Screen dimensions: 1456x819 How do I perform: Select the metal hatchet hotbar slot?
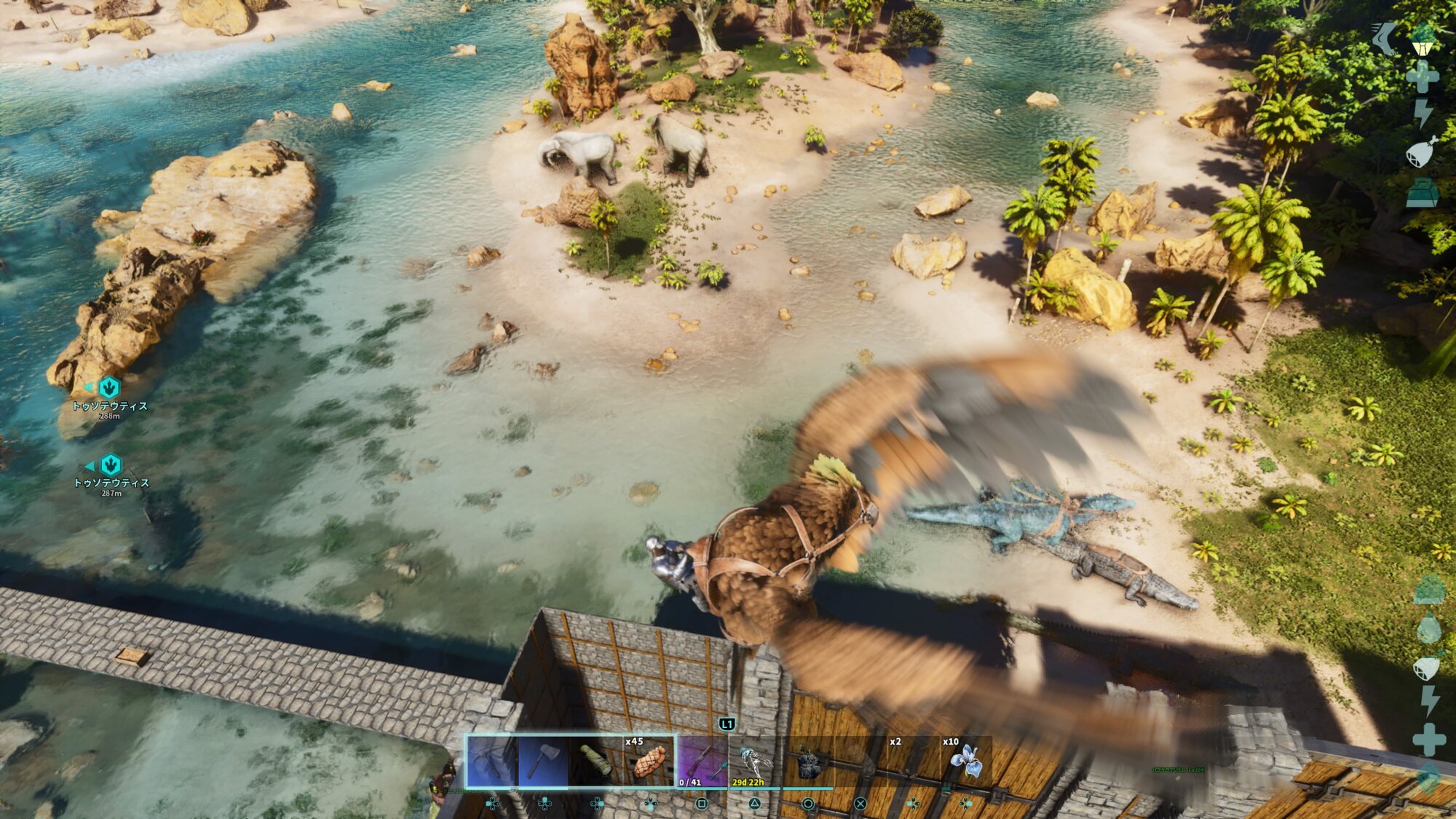click(x=543, y=761)
